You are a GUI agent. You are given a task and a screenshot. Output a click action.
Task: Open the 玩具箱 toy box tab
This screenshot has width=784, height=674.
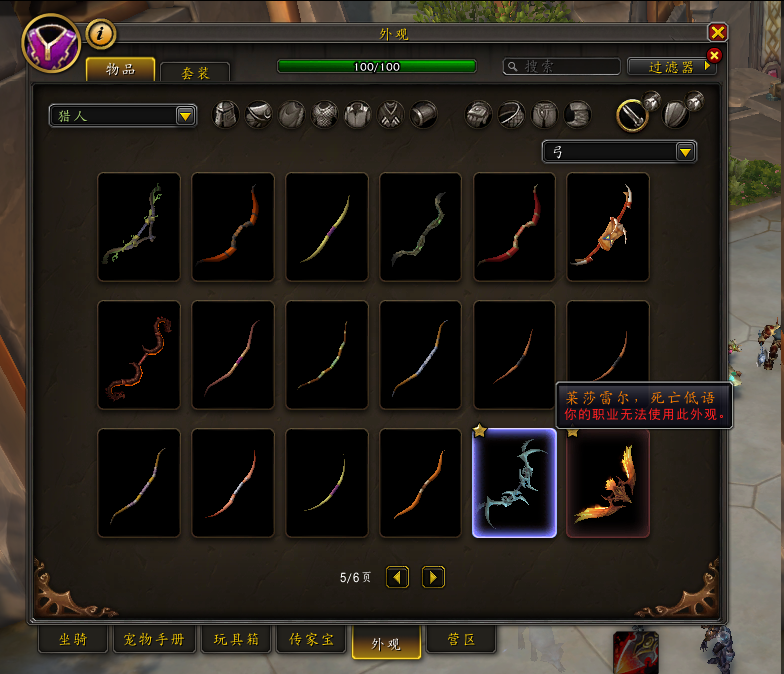point(236,640)
